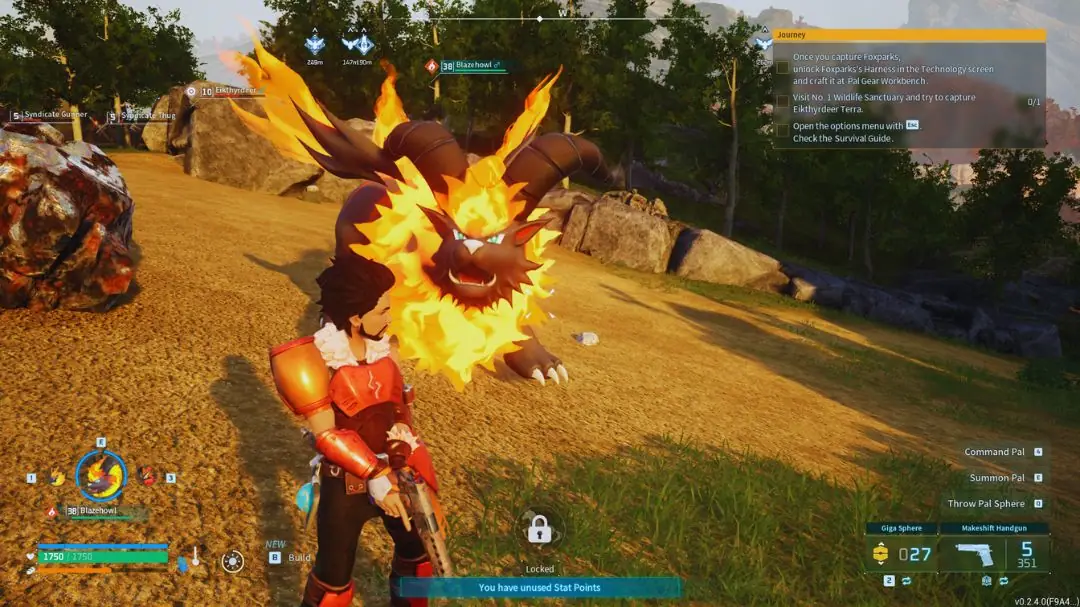1080x607 pixels.
Task: Tick the Survival Guide objective checkbox
Action: [783, 131]
